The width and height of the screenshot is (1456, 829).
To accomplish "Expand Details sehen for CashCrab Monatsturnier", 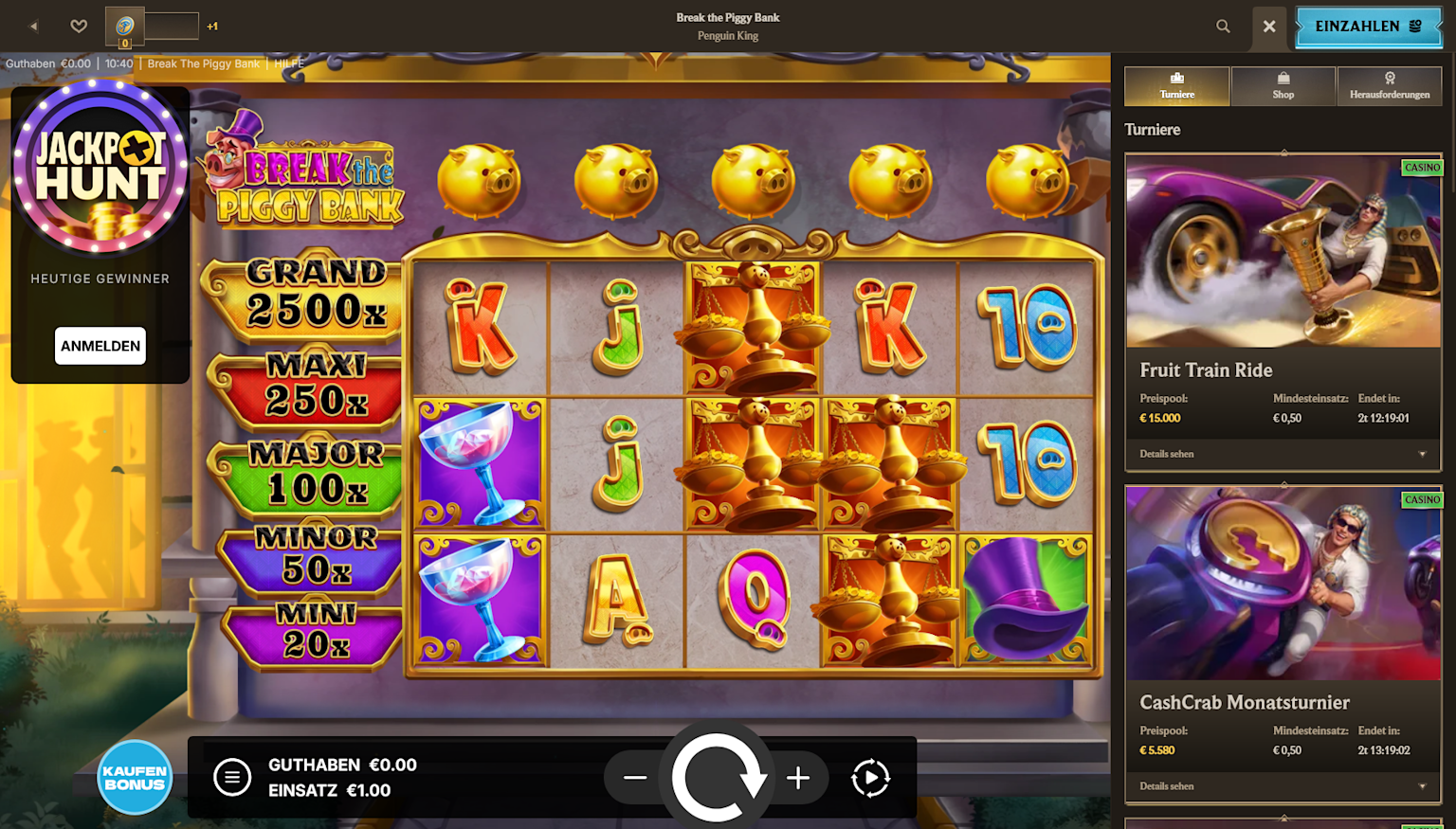I will coord(1282,785).
